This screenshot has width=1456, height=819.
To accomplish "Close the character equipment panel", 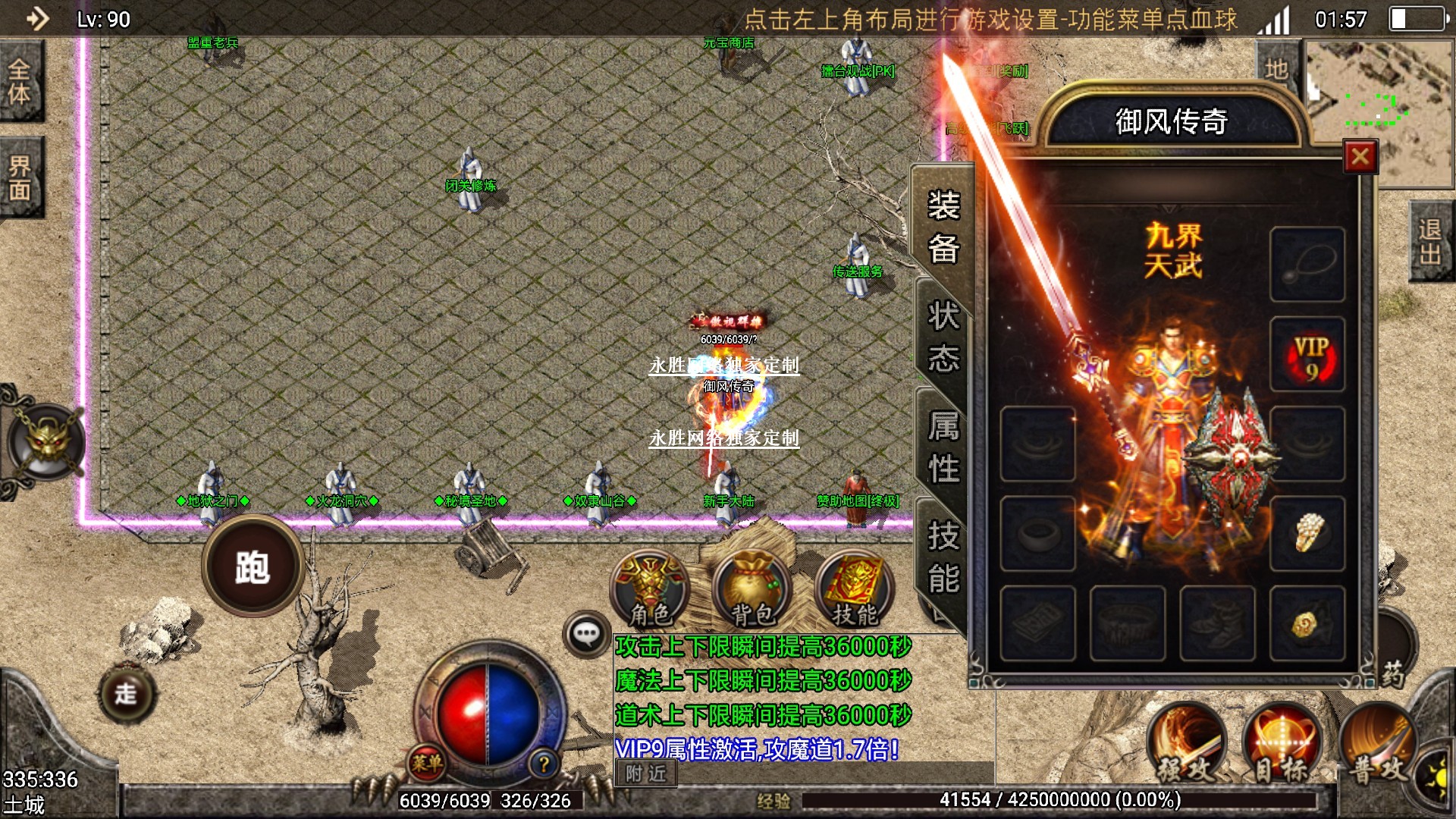I will tap(1360, 157).
